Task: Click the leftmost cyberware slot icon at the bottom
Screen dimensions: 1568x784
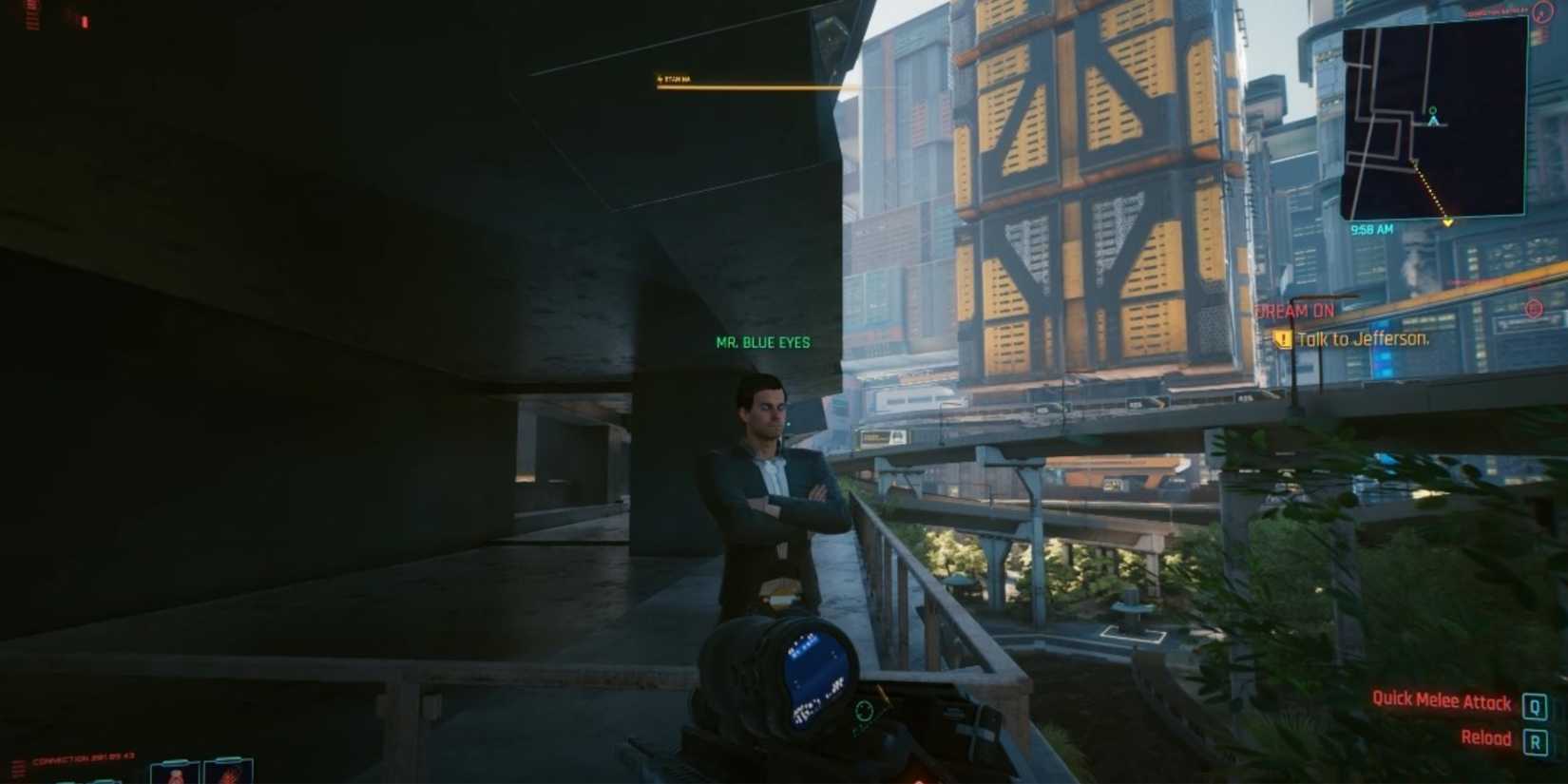Action: 176,772
